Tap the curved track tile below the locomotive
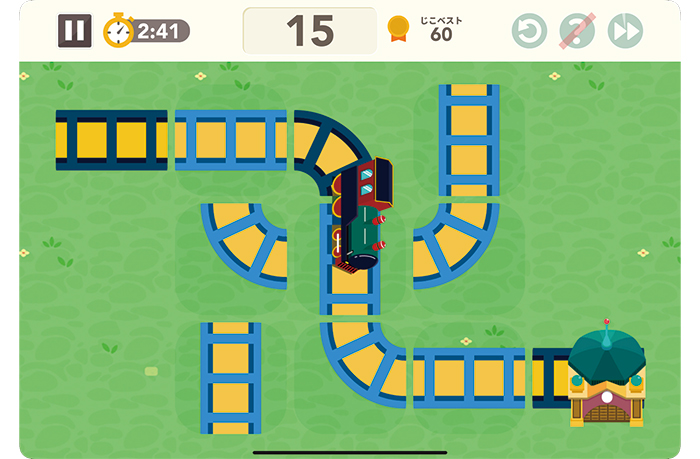700x459 pixels. [x=361, y=360]
